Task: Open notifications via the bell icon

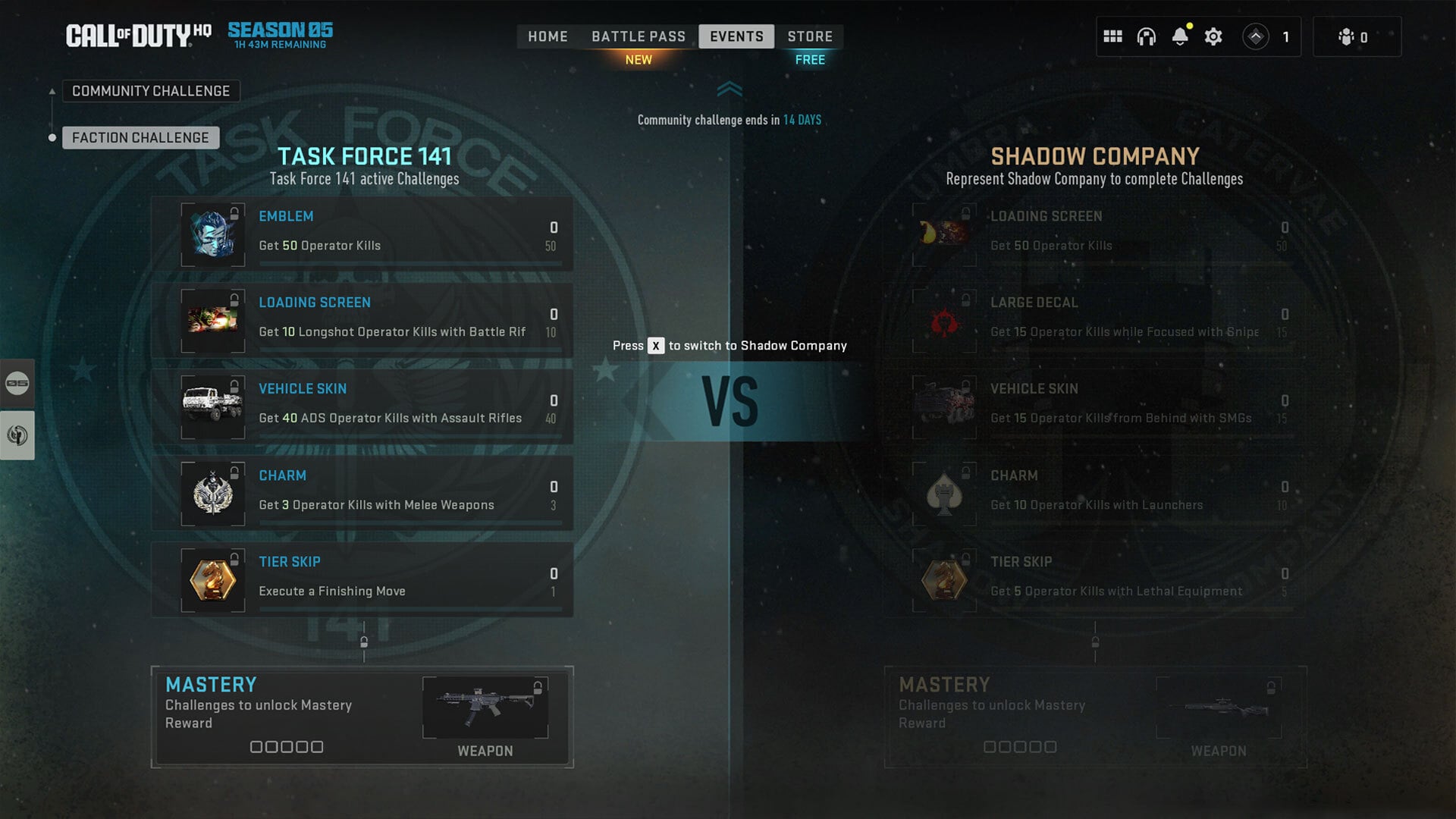Action: coord(1178,36)
